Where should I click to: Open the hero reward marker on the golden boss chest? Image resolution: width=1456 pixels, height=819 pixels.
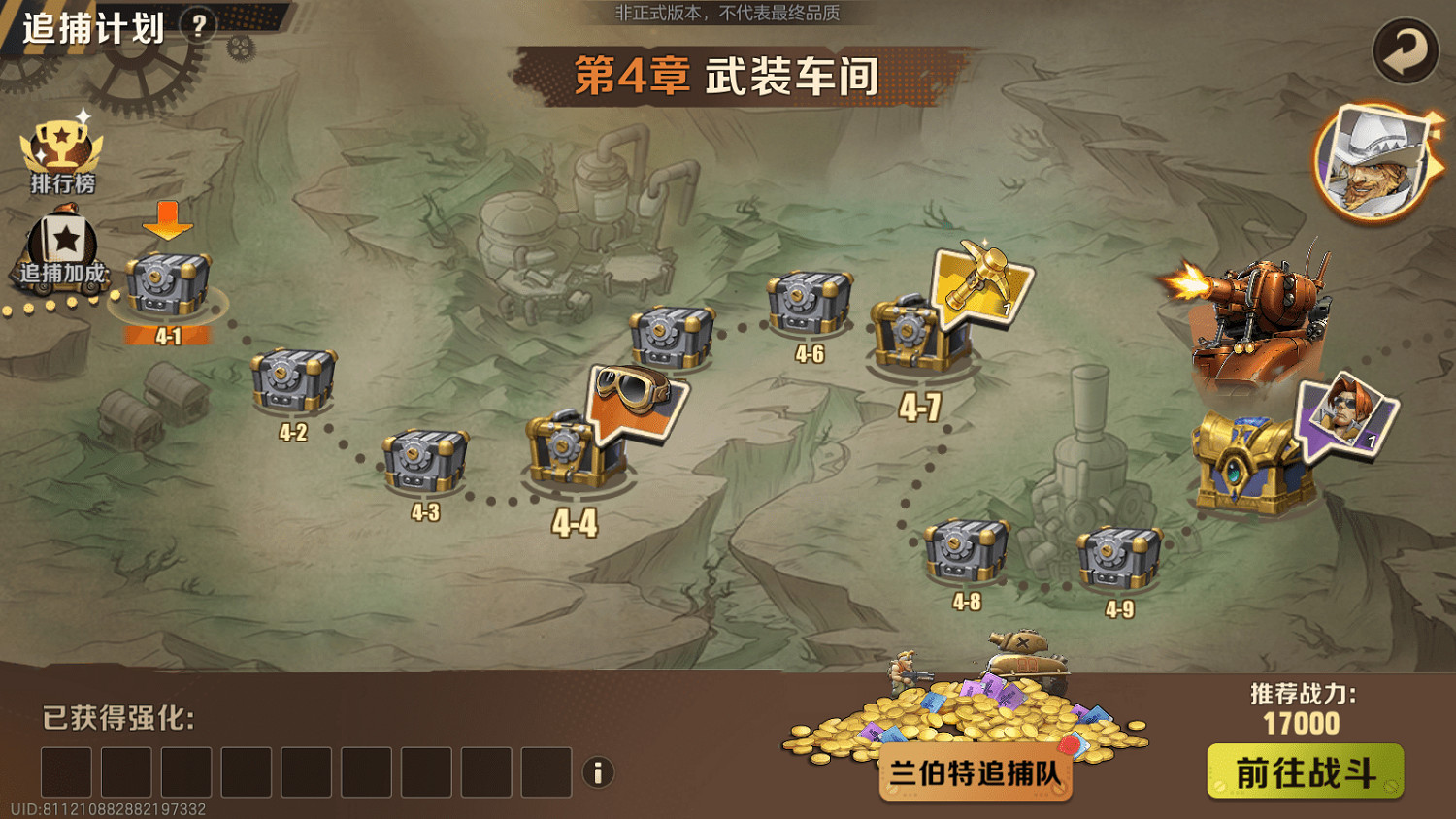1346,417
